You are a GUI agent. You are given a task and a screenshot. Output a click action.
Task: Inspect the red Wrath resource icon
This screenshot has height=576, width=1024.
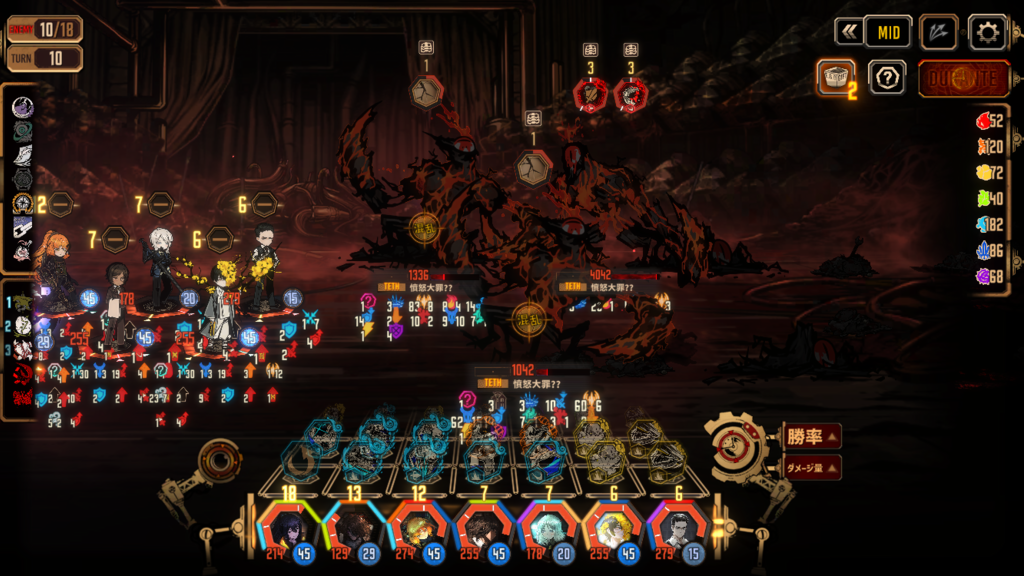[984, 122]
